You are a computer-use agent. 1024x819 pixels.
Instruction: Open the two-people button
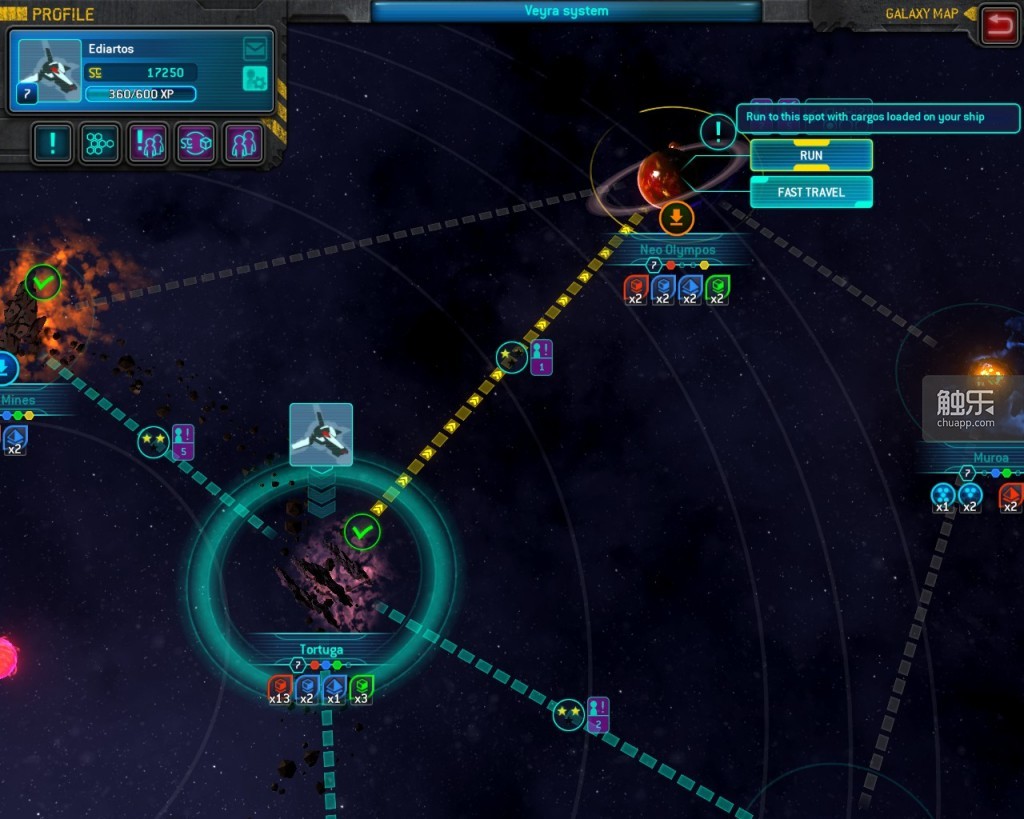tap(243, 144)
